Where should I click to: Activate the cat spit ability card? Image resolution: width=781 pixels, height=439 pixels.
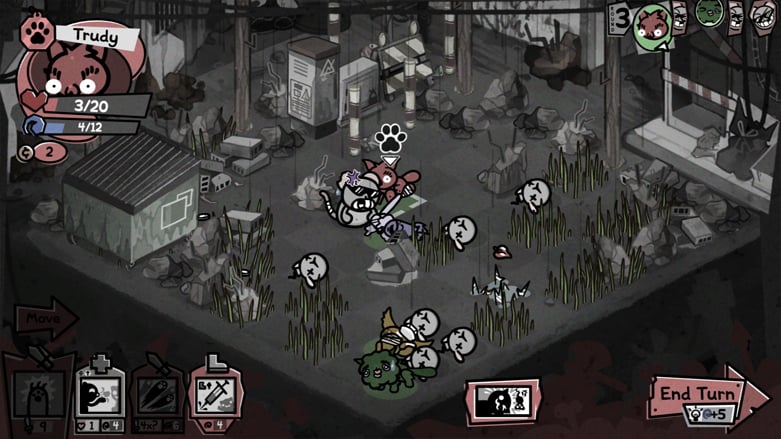[x=100, y=395]
